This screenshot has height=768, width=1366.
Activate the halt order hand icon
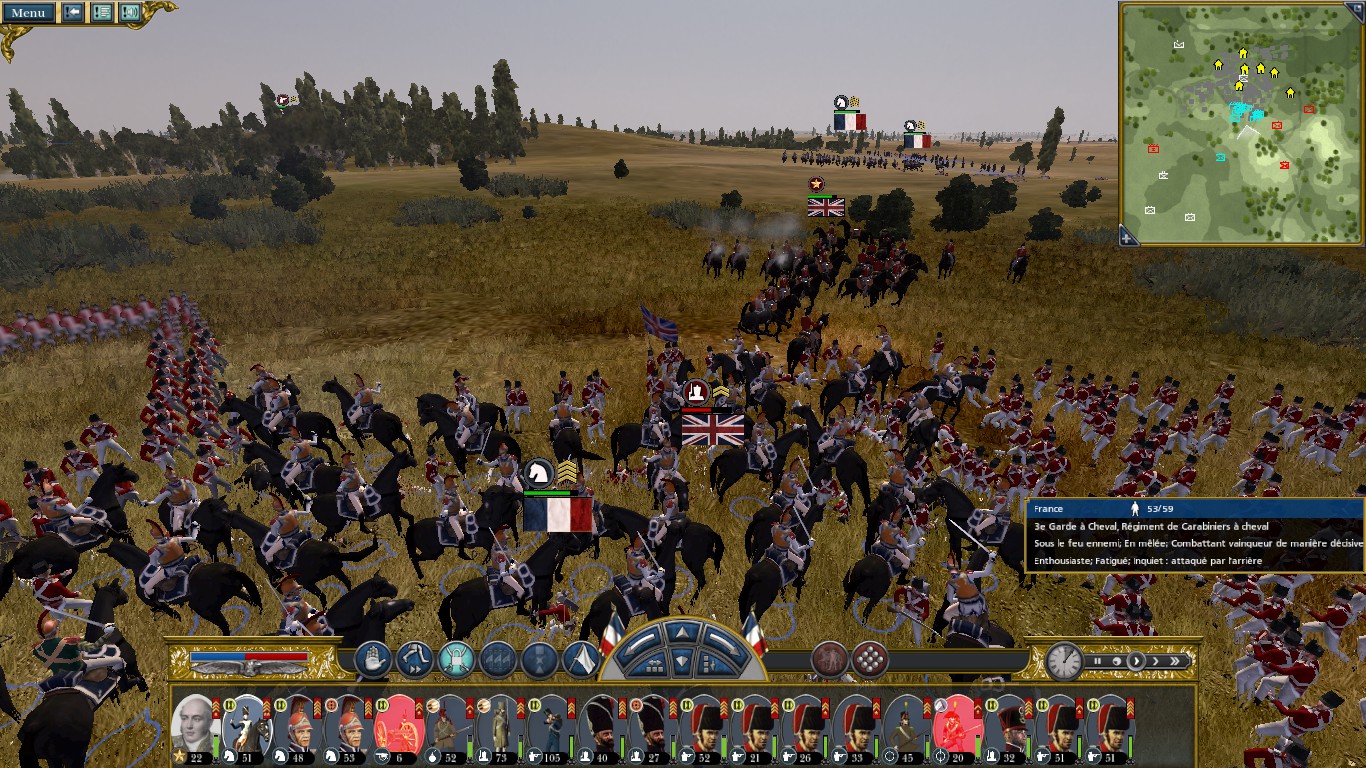click(372, 660)
